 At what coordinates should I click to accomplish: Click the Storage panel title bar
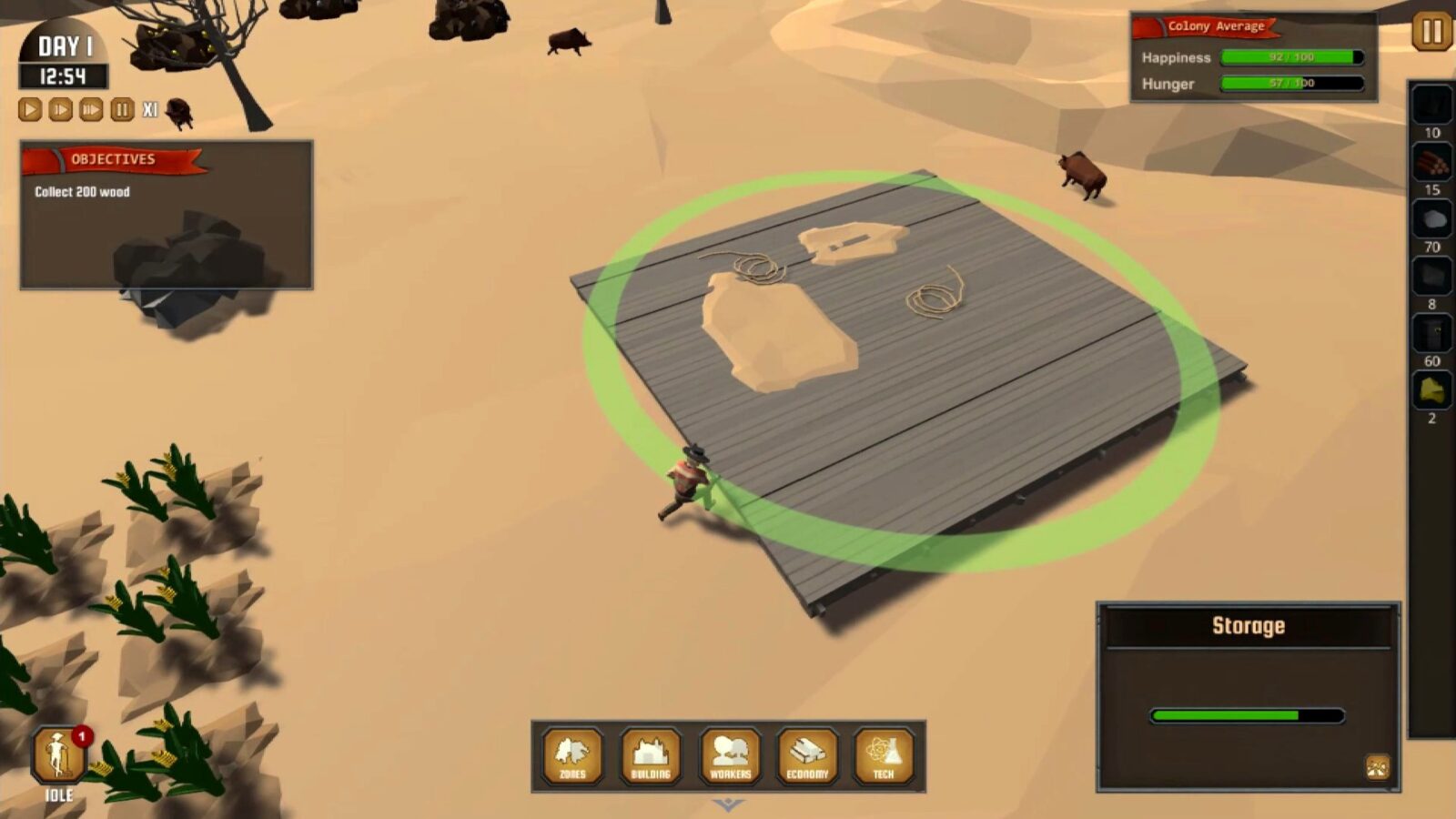1249,625
